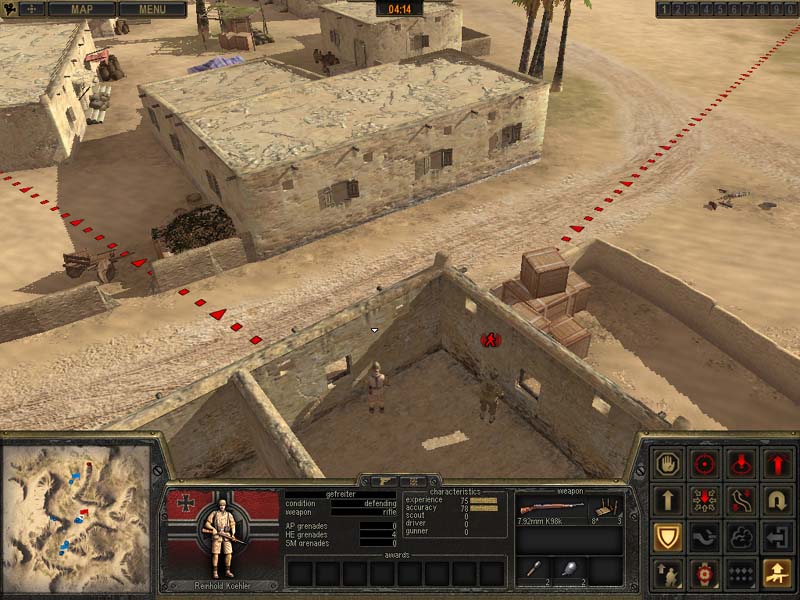Toggle the highlighted rifle with arrow command
Image resolution: width=800 pixels, height=600 pixels.
[777, 573]
